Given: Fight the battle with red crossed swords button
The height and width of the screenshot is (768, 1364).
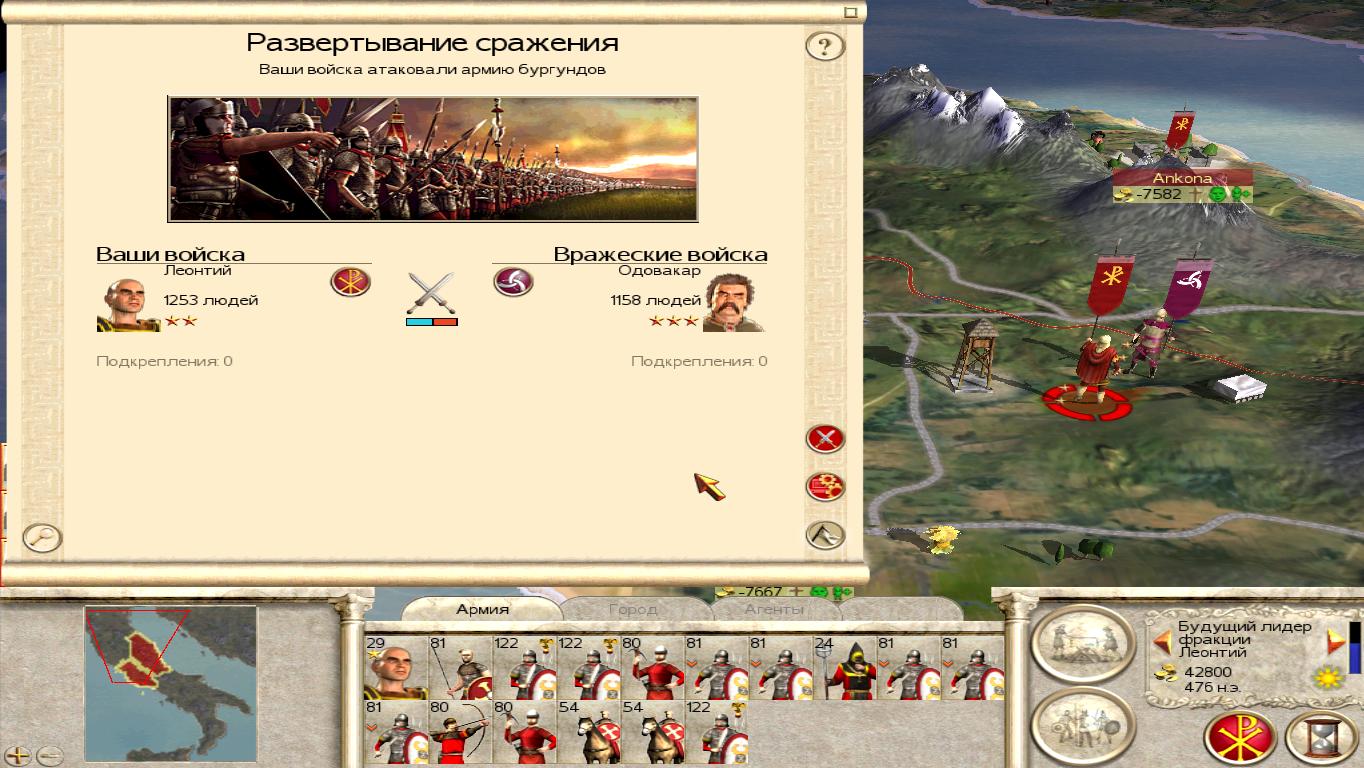Looking at the screenshot, I should (x=825, y=438).
